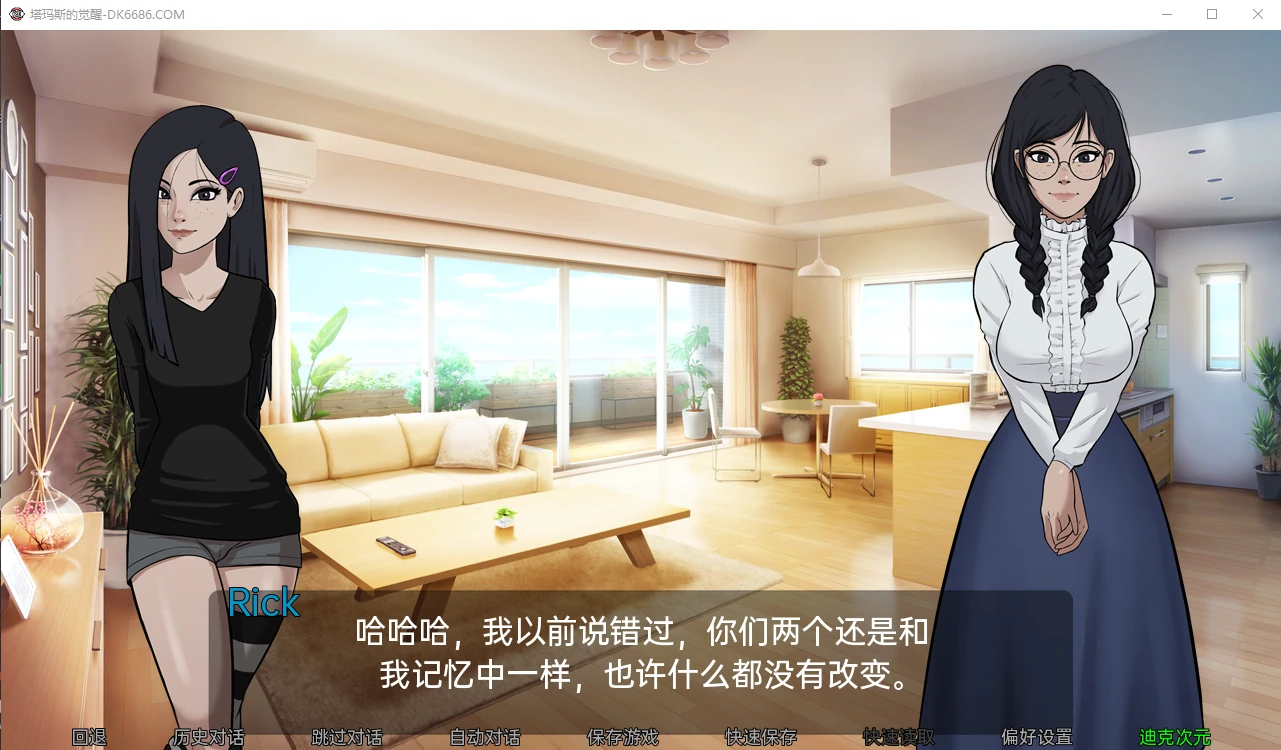Click the dialogue text to advance the story
The width and height of the screenshot is (1281, 750).
coord(640,650)
